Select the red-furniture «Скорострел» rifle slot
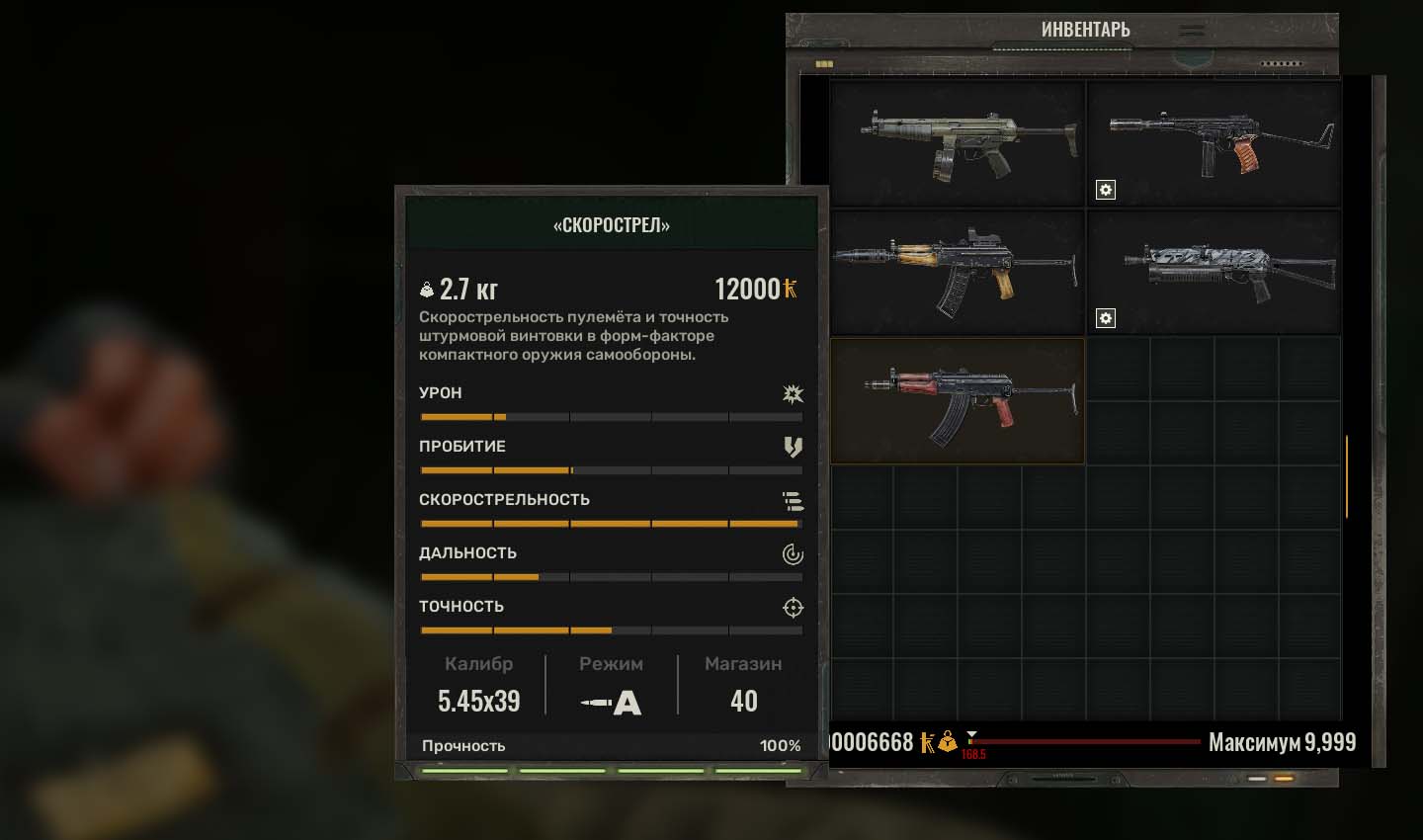The width and height of the screenshot is (1423, 840). pyautogui.click(x=957, y=400)
